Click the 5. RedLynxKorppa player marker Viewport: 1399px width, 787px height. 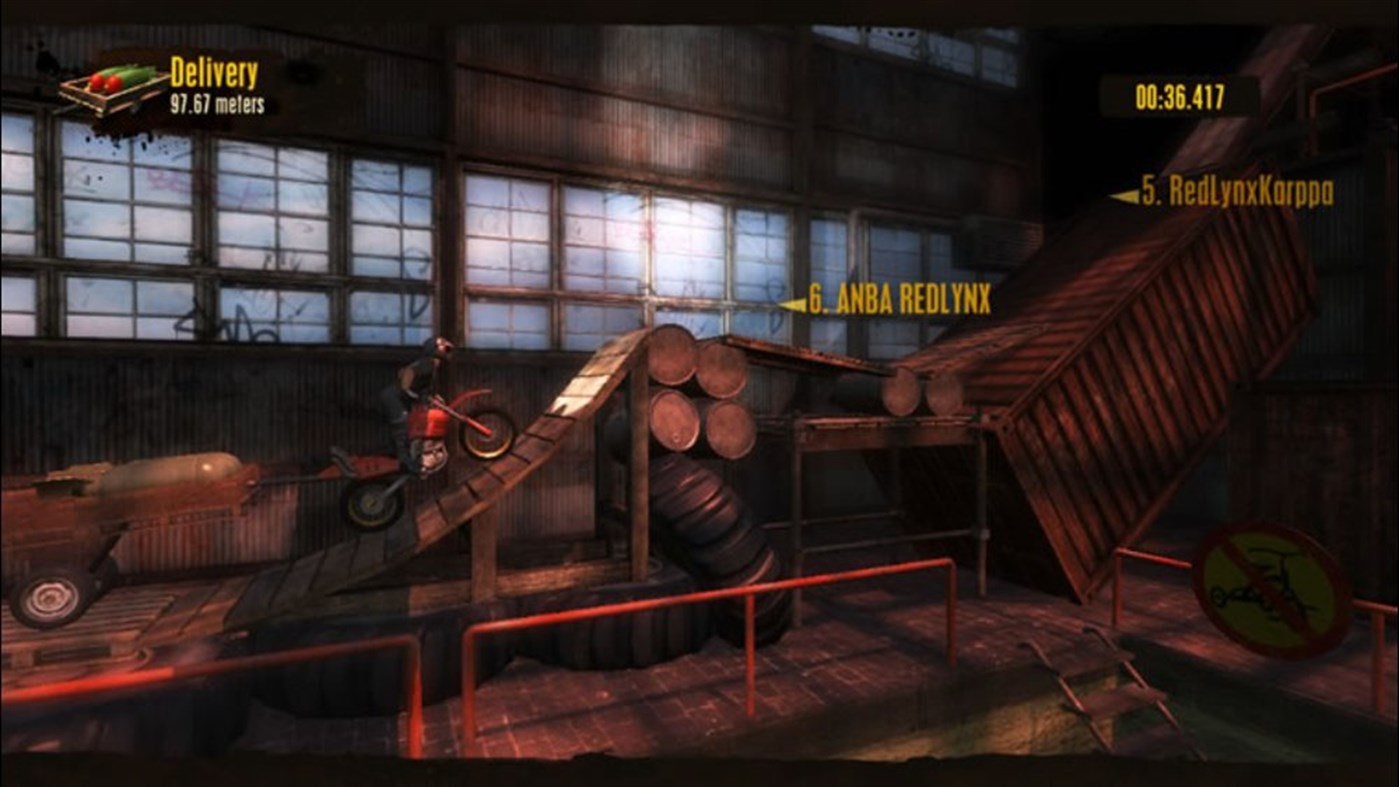pyautogui.click(x=1240, y=188)
